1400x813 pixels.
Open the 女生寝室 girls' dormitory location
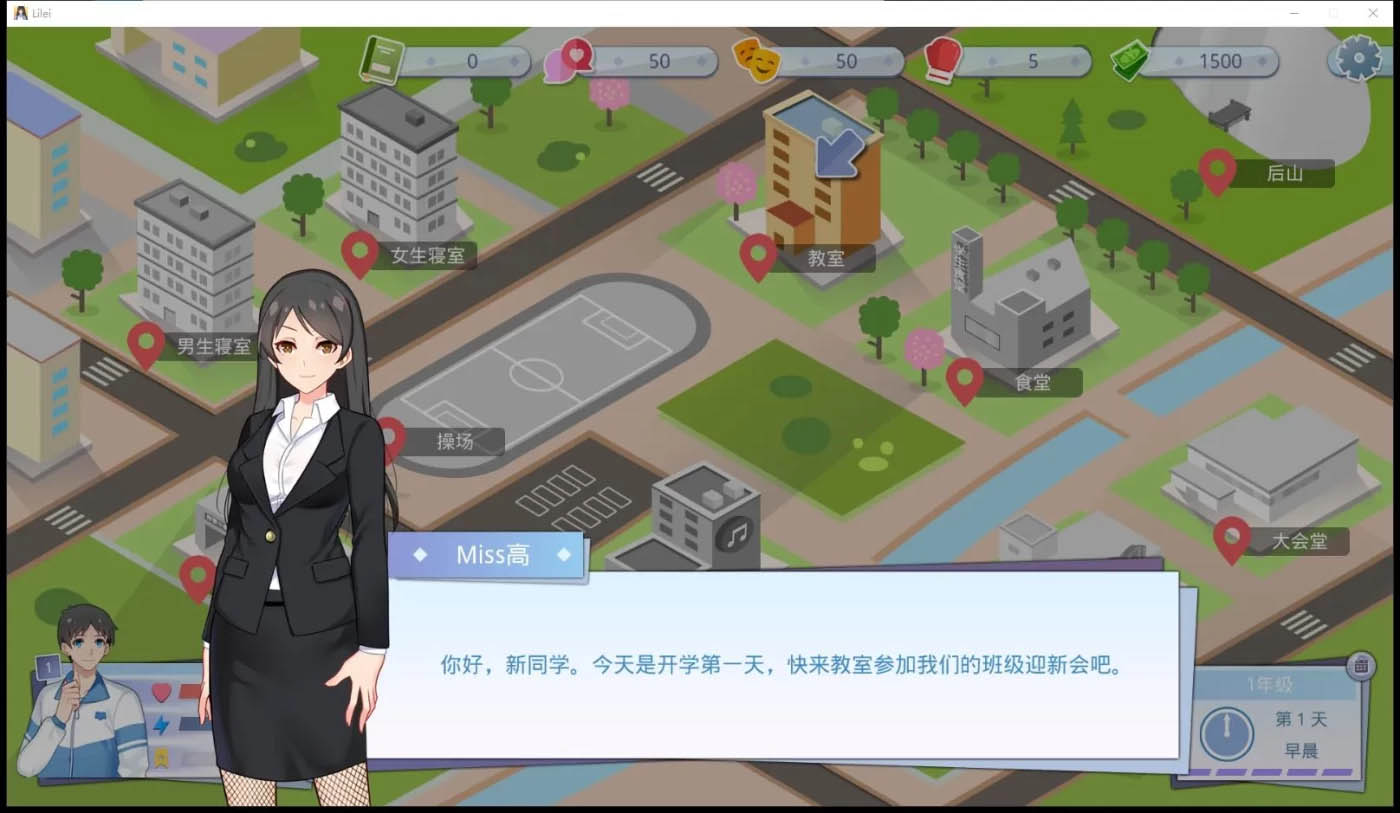[x=361, y=252]
